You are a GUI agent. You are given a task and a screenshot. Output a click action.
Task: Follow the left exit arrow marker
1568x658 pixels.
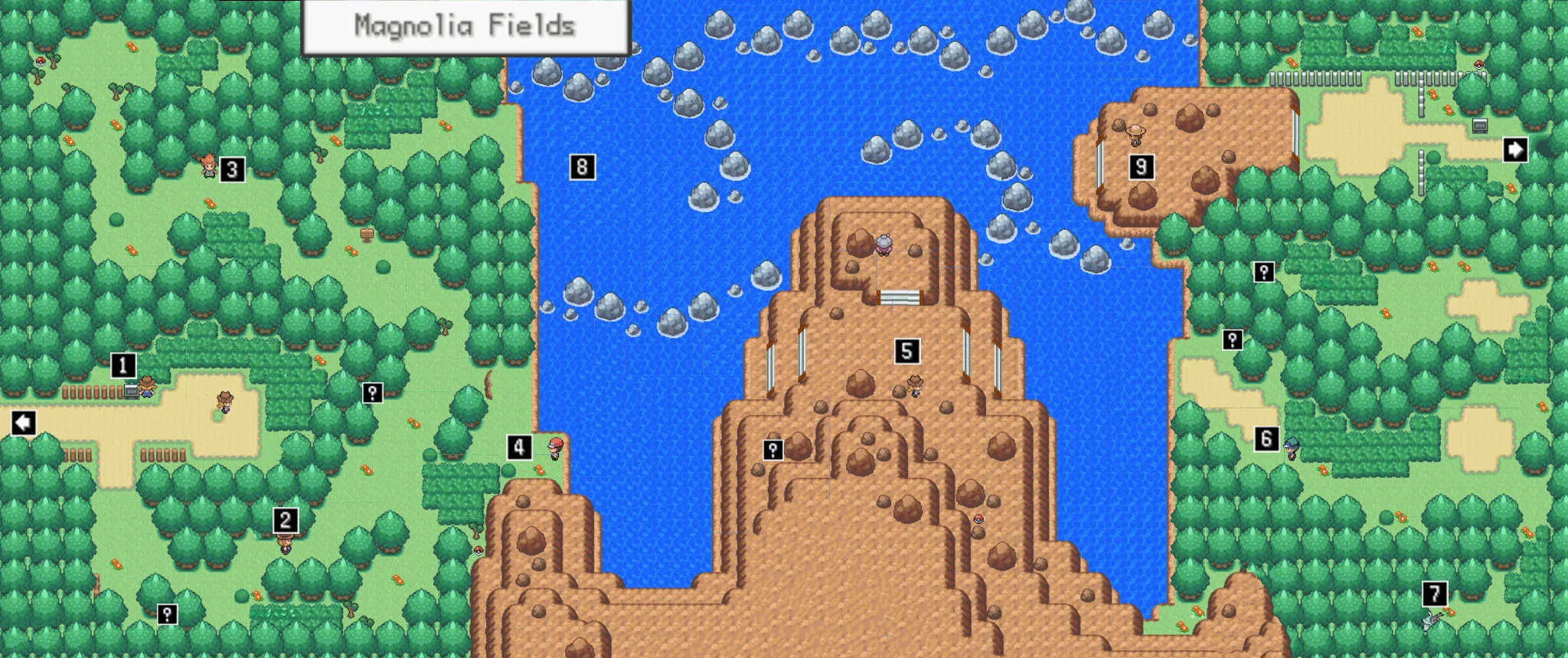click(x=24, y=422)
